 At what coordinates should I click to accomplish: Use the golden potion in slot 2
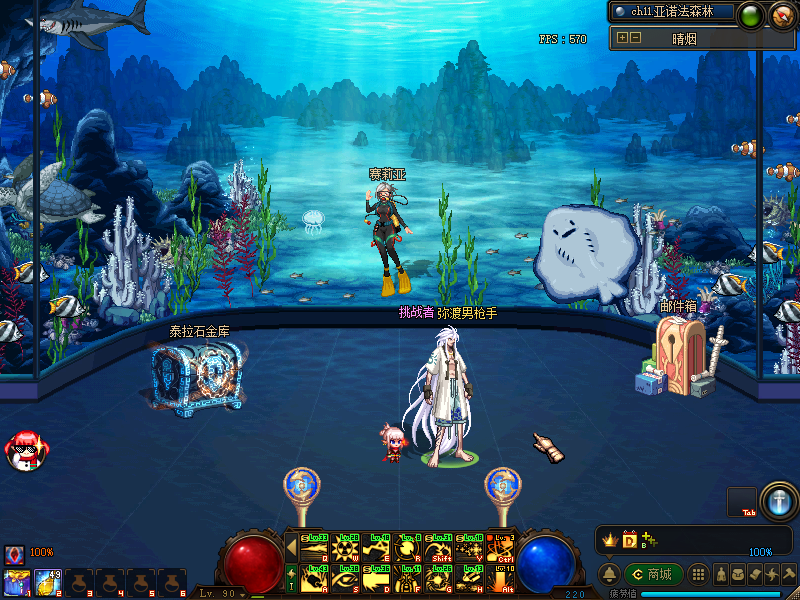coord(47,581)
